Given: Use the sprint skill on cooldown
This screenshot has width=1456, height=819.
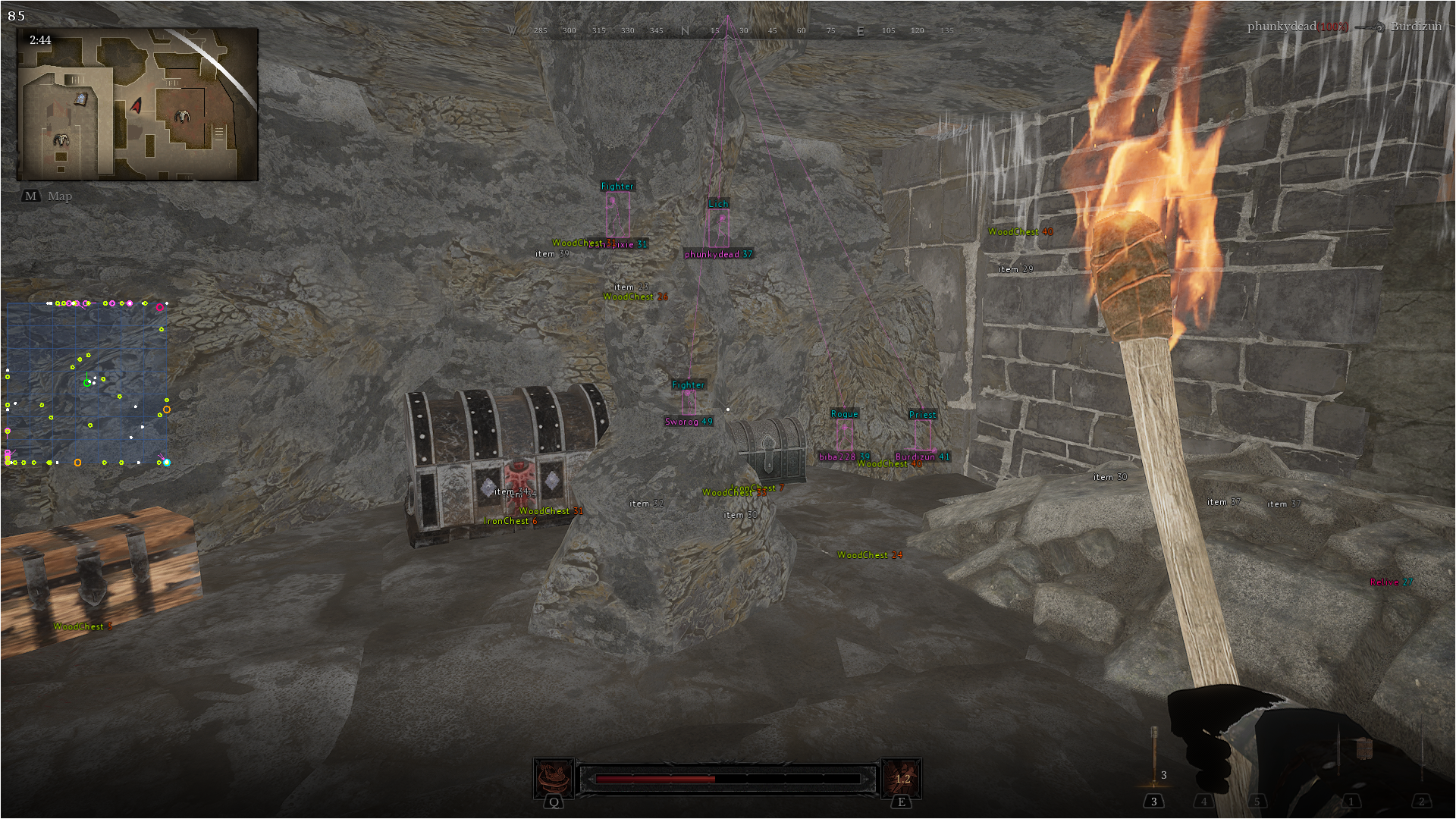Looking at the screenshot, I should [902, 779].
